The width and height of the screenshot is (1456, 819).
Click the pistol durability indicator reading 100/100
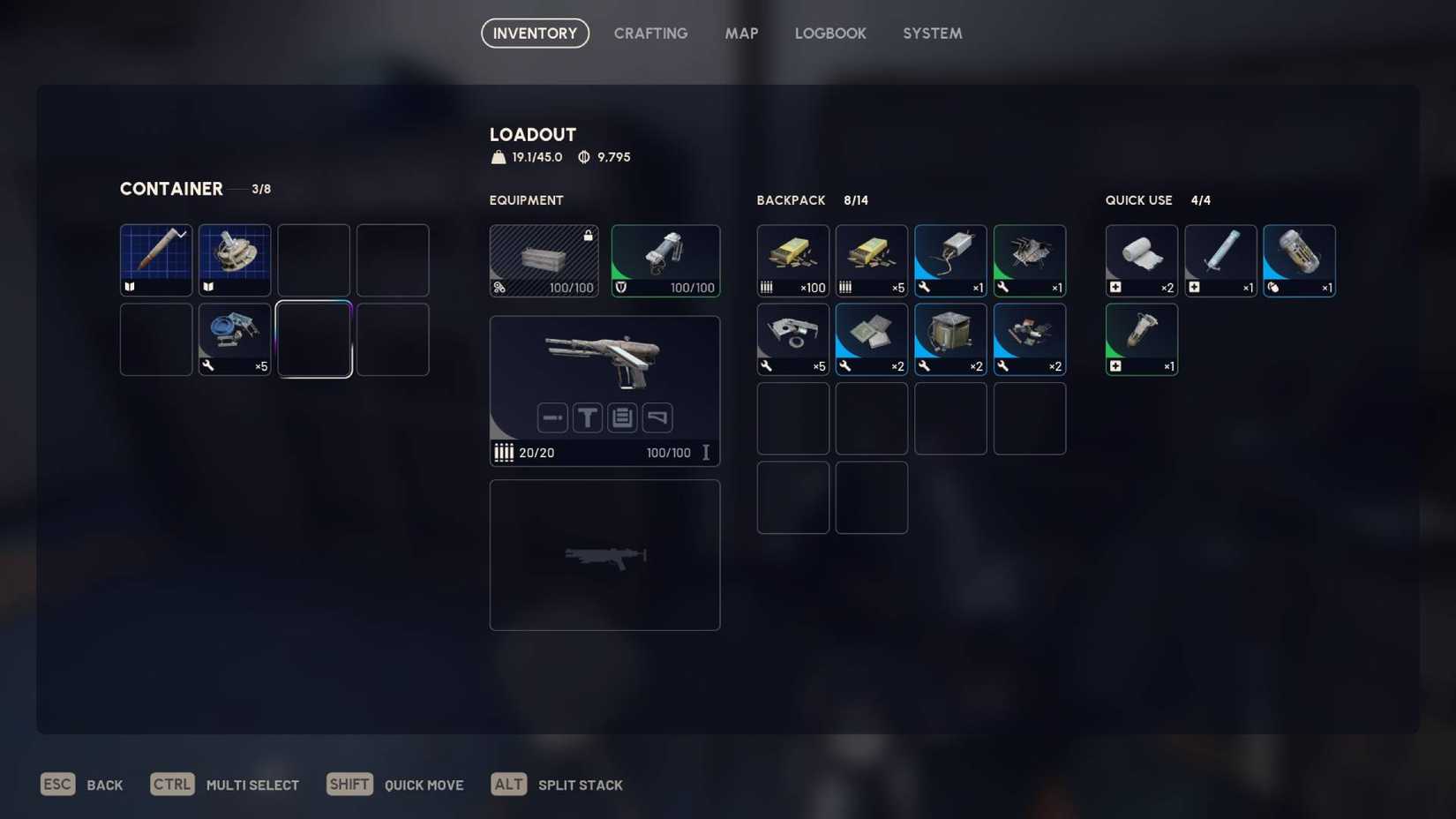point(668,453)
